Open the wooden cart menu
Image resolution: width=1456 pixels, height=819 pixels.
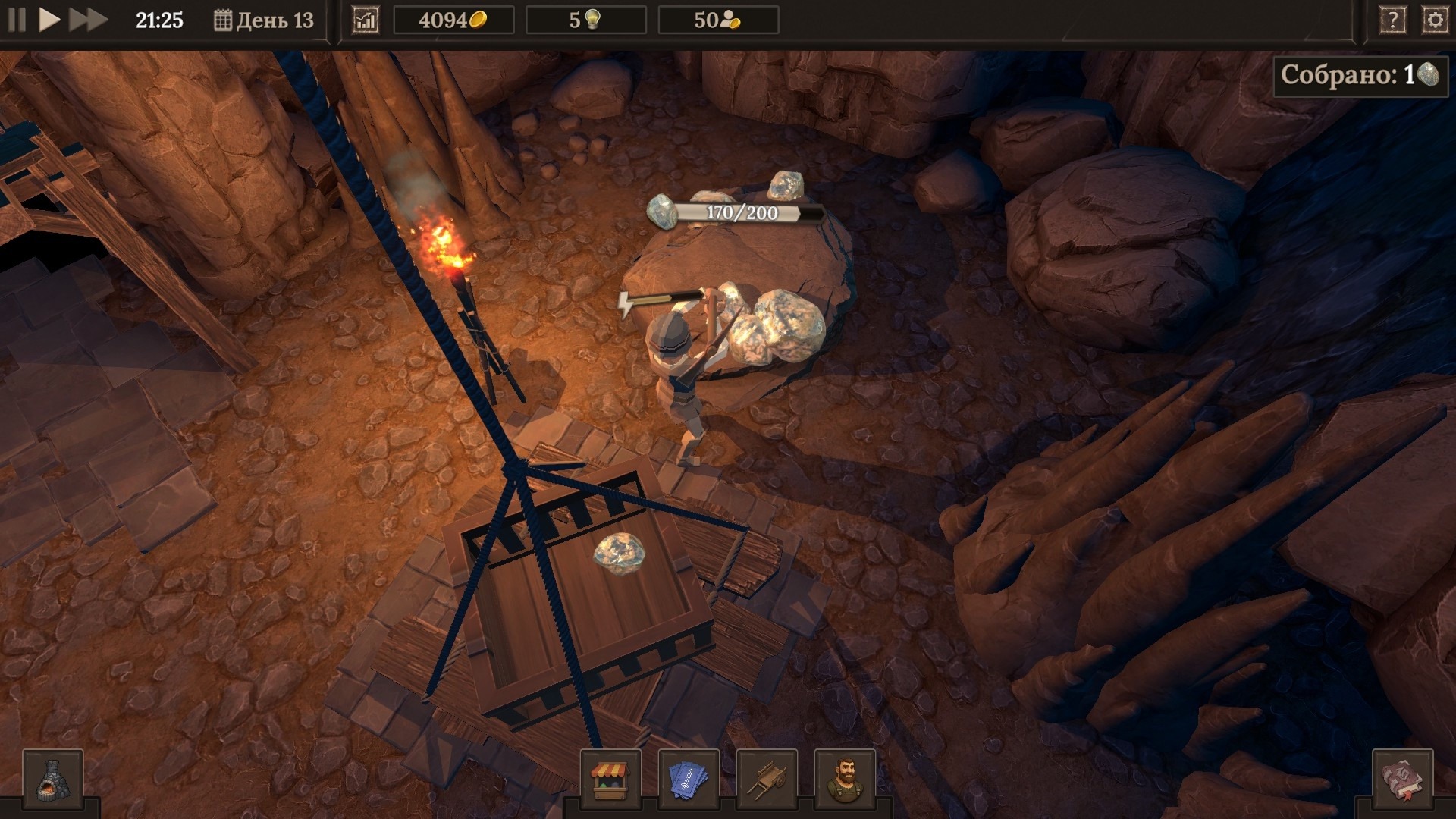coord(767,779)
